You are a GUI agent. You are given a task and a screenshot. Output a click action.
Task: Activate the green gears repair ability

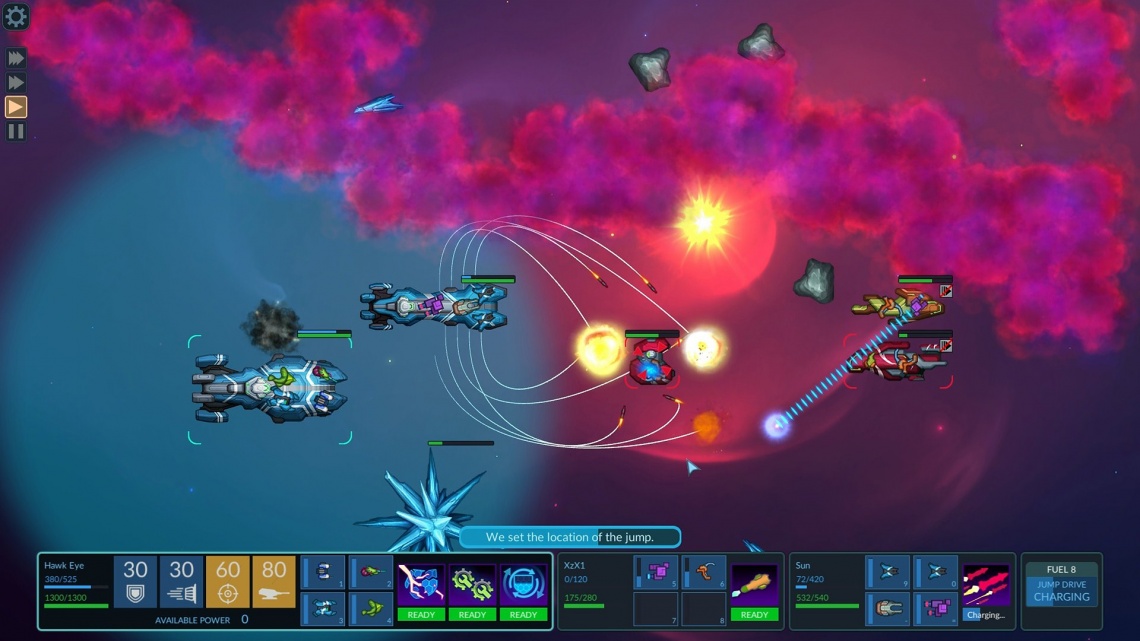(472, 592)
